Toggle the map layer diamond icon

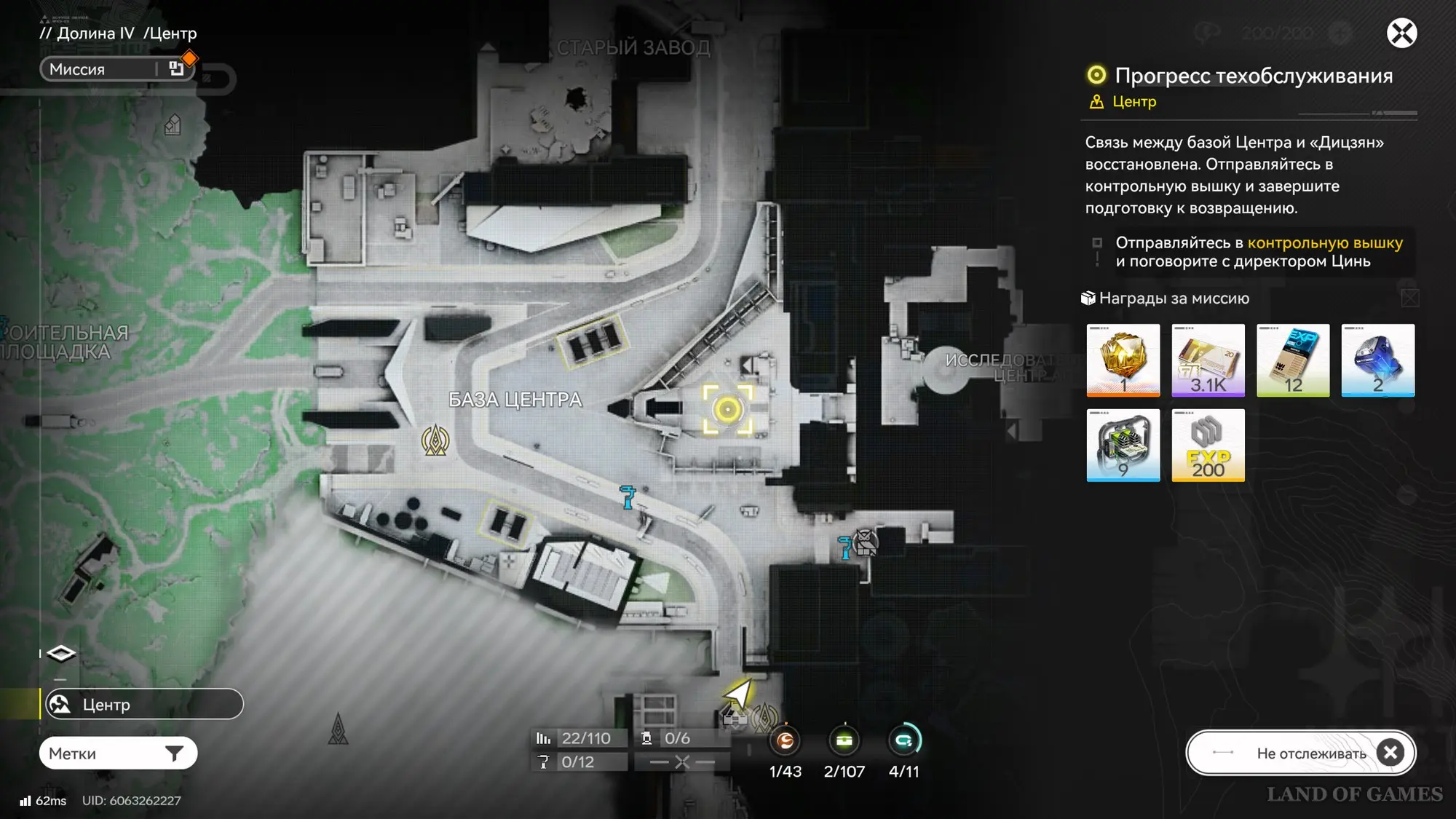click(61, 654)
